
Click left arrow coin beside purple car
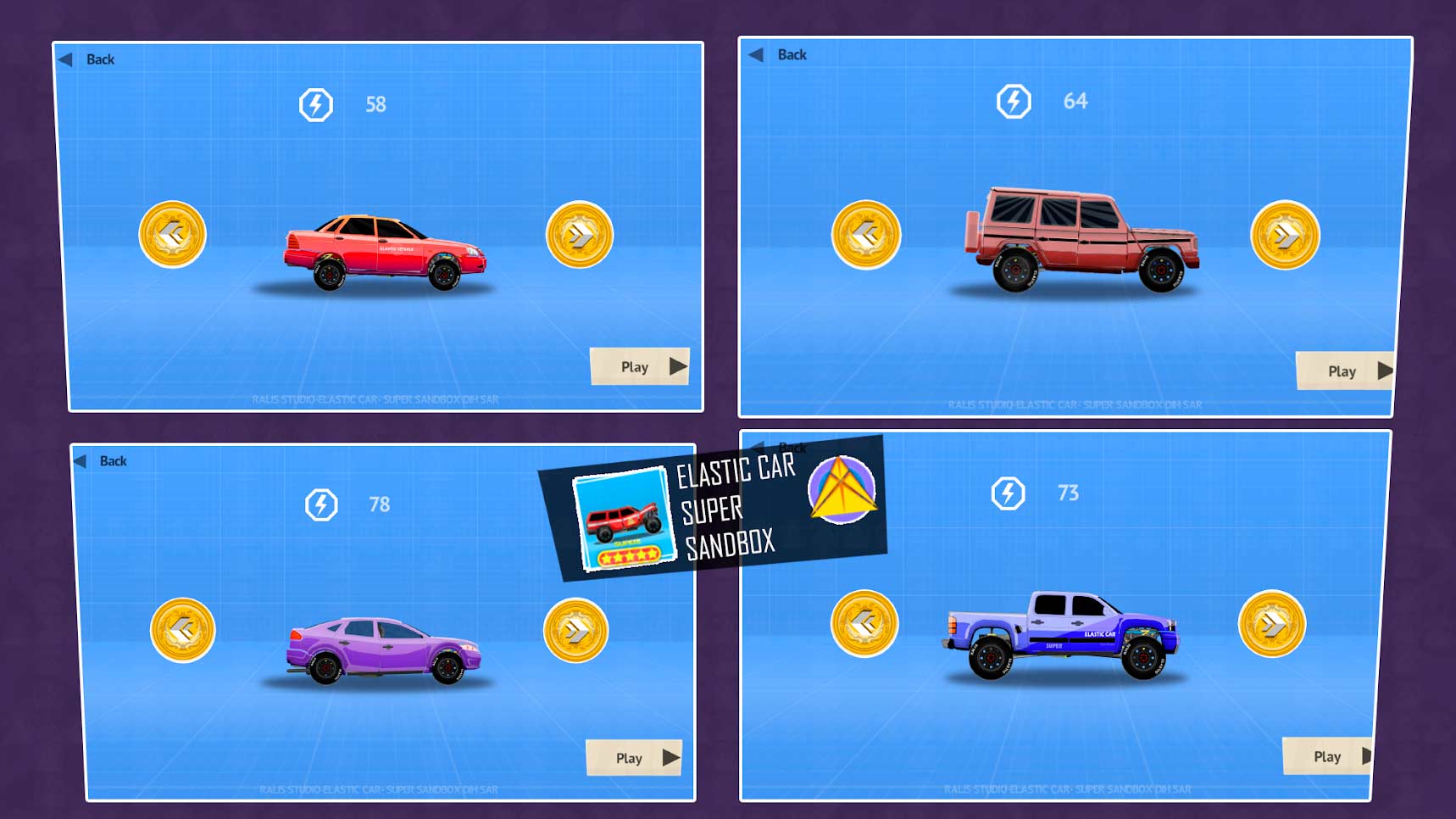coord(182,629)
